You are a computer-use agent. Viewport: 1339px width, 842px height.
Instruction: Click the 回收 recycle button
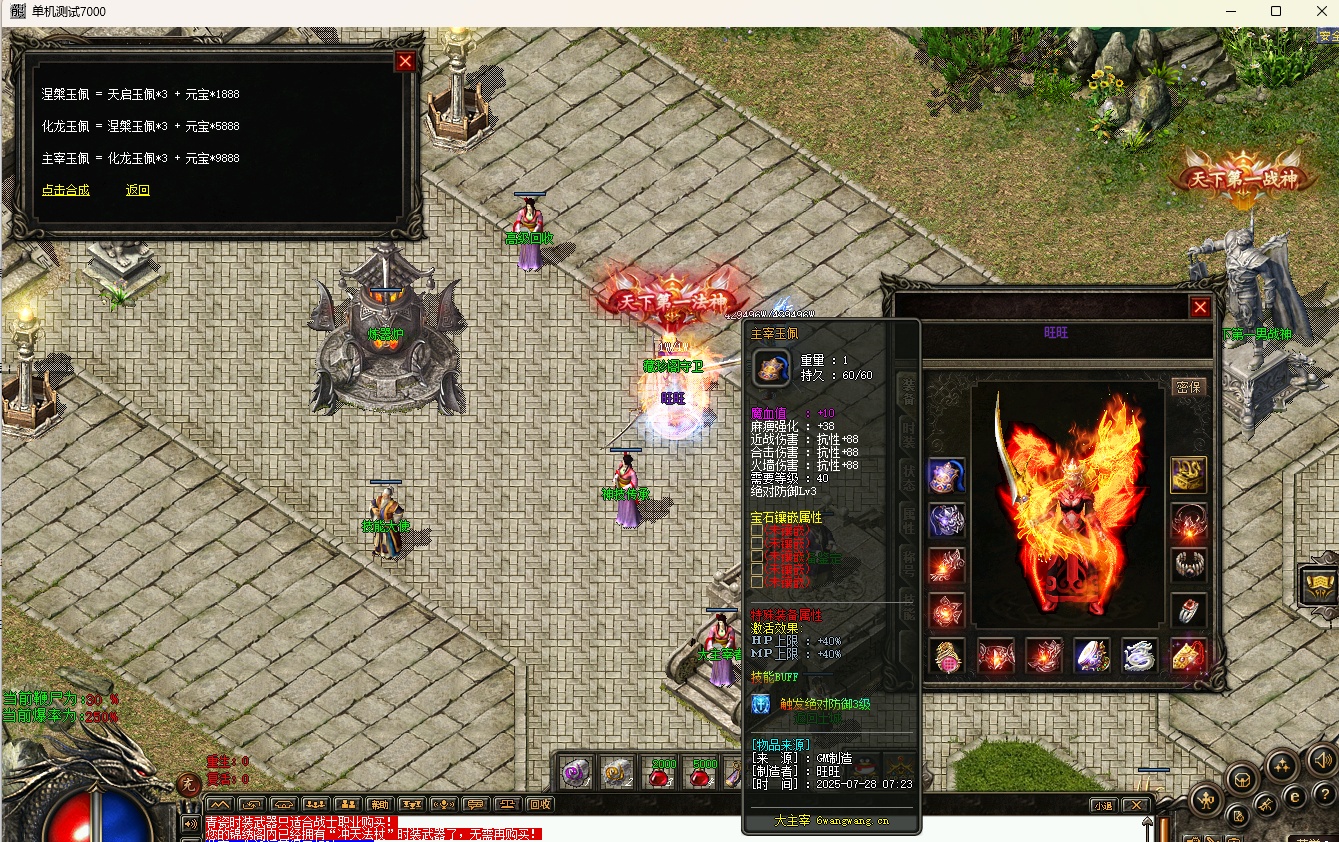[x=540, y=804]
